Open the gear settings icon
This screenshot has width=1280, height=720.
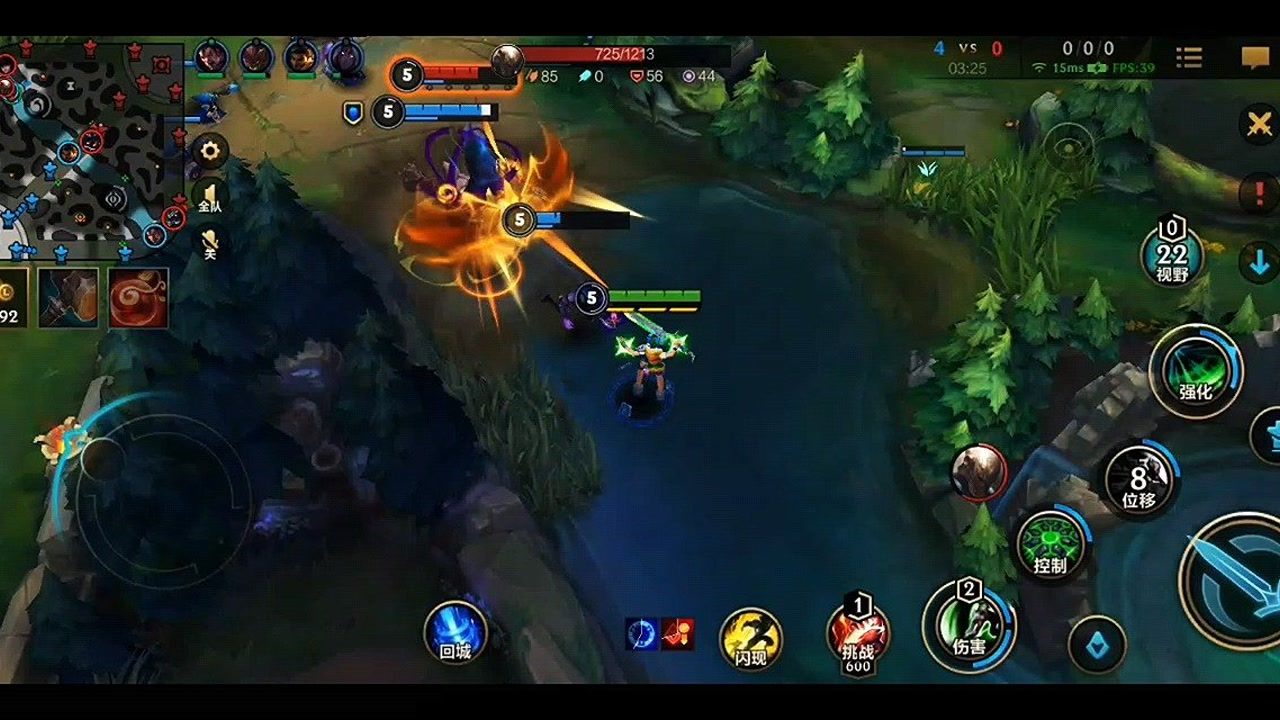(x=210, y=152)
